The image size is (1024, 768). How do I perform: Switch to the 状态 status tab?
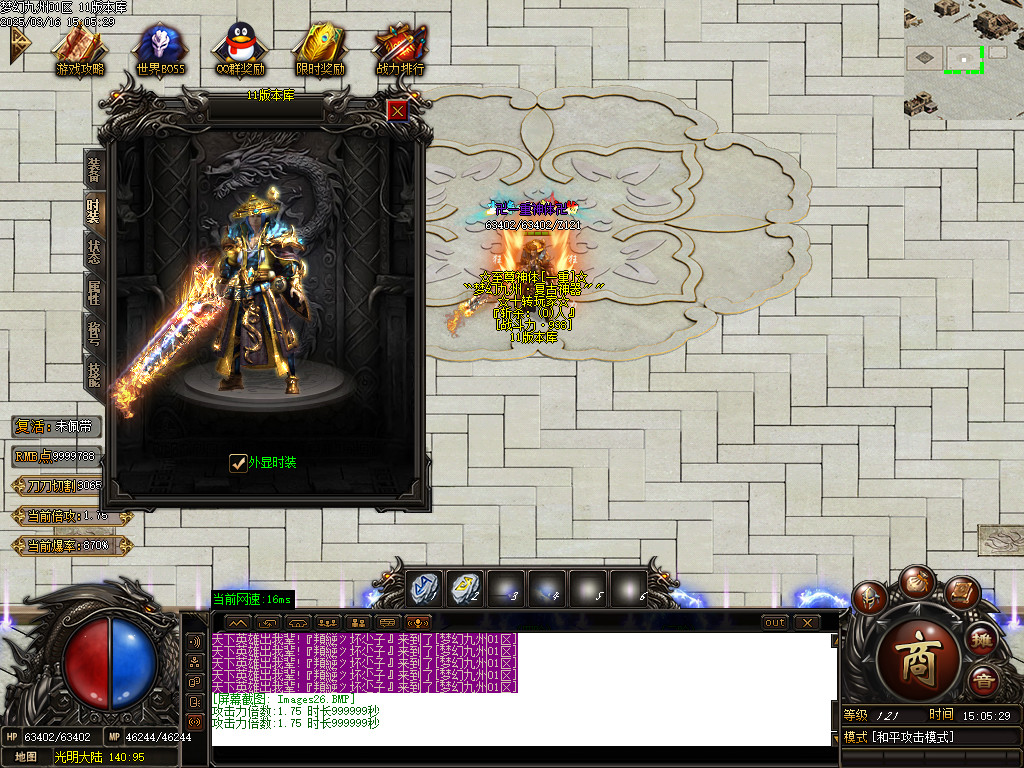[94, 251]
